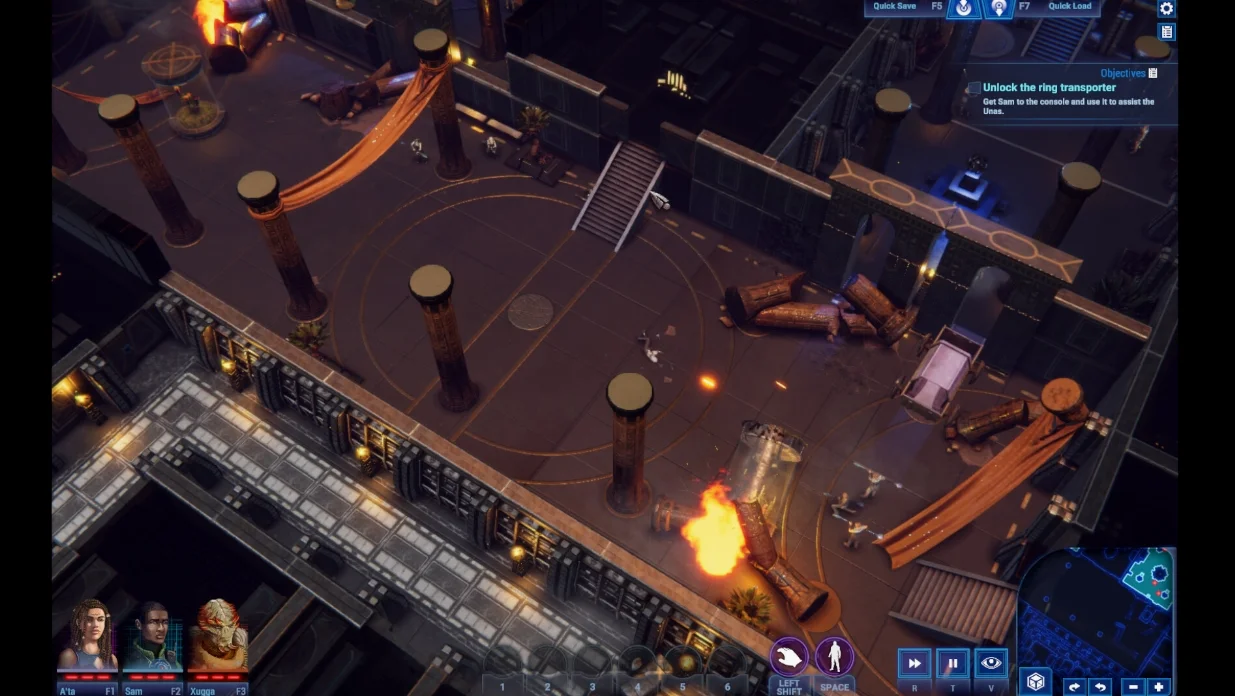Click the cube icon by the minimap
The height and width of the screenshot is (696, 1235).
(1036, 681)
